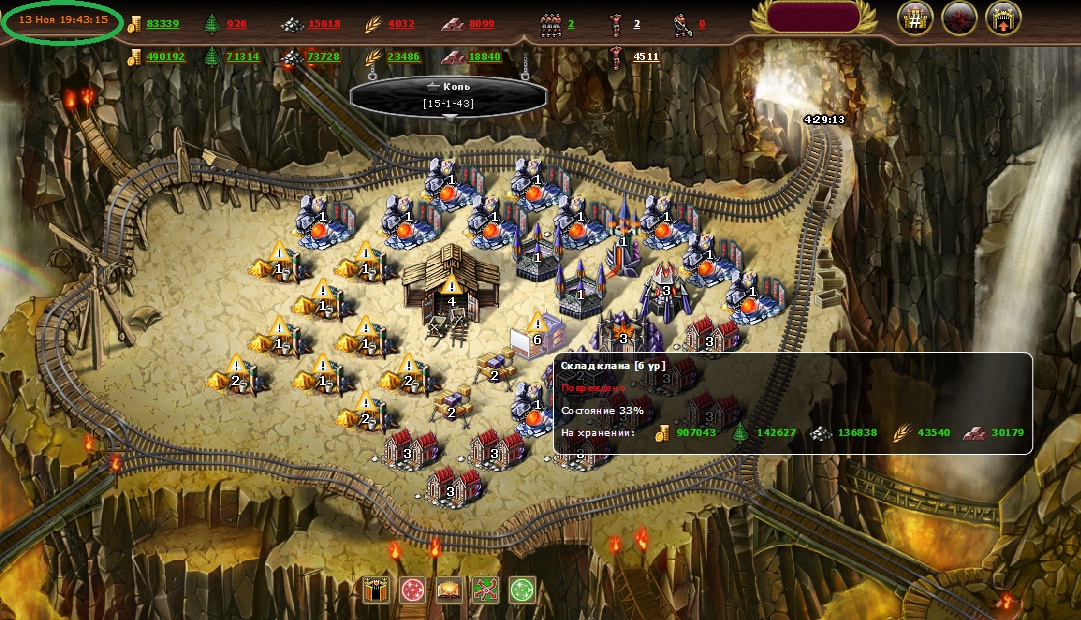Select the grain amount 4032 link
Screen dimensions: 1081x620
click(x=401, y=24)
